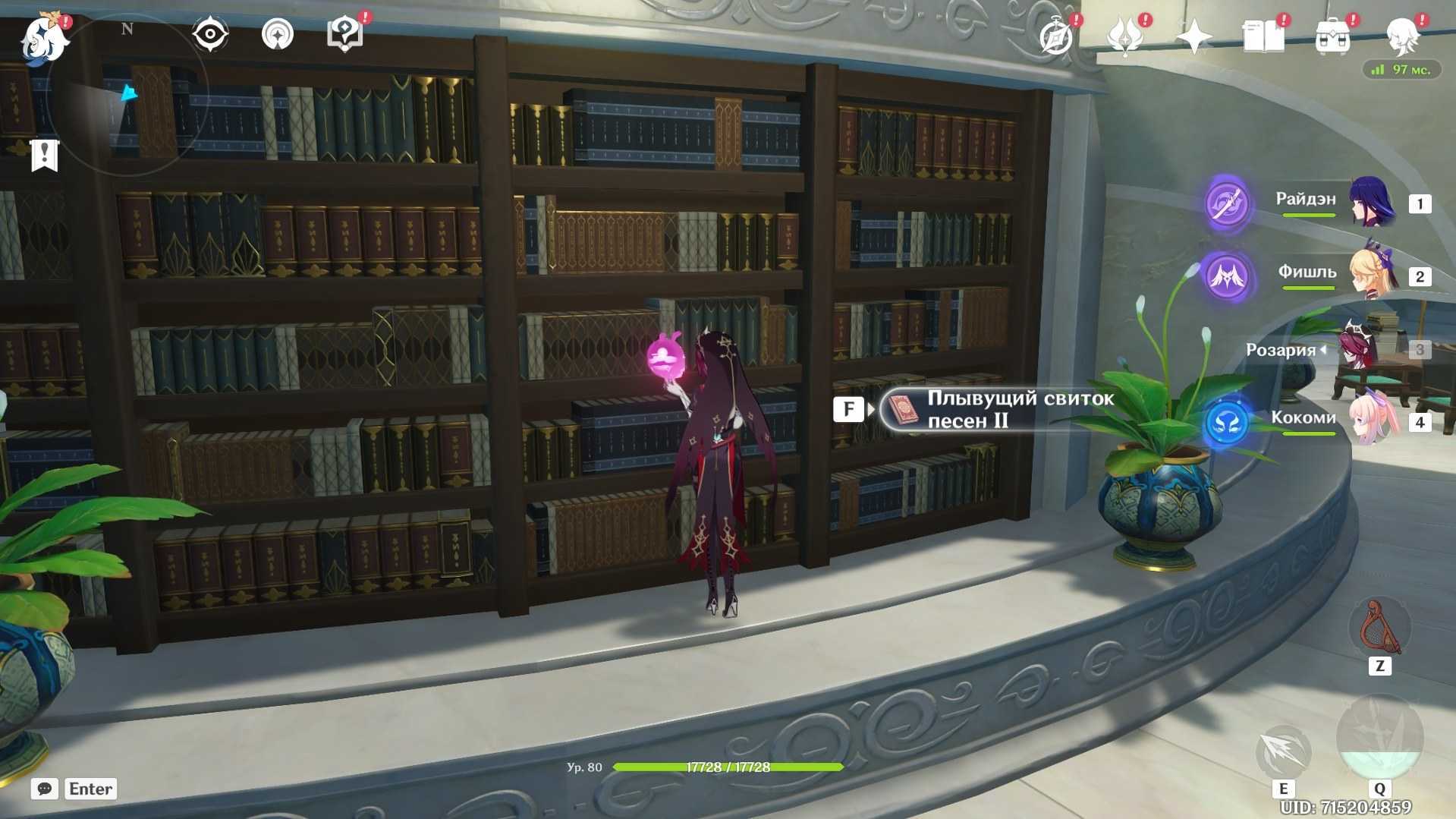Open the circular minimap
1456x819 pixels.
tap(127, 95)
